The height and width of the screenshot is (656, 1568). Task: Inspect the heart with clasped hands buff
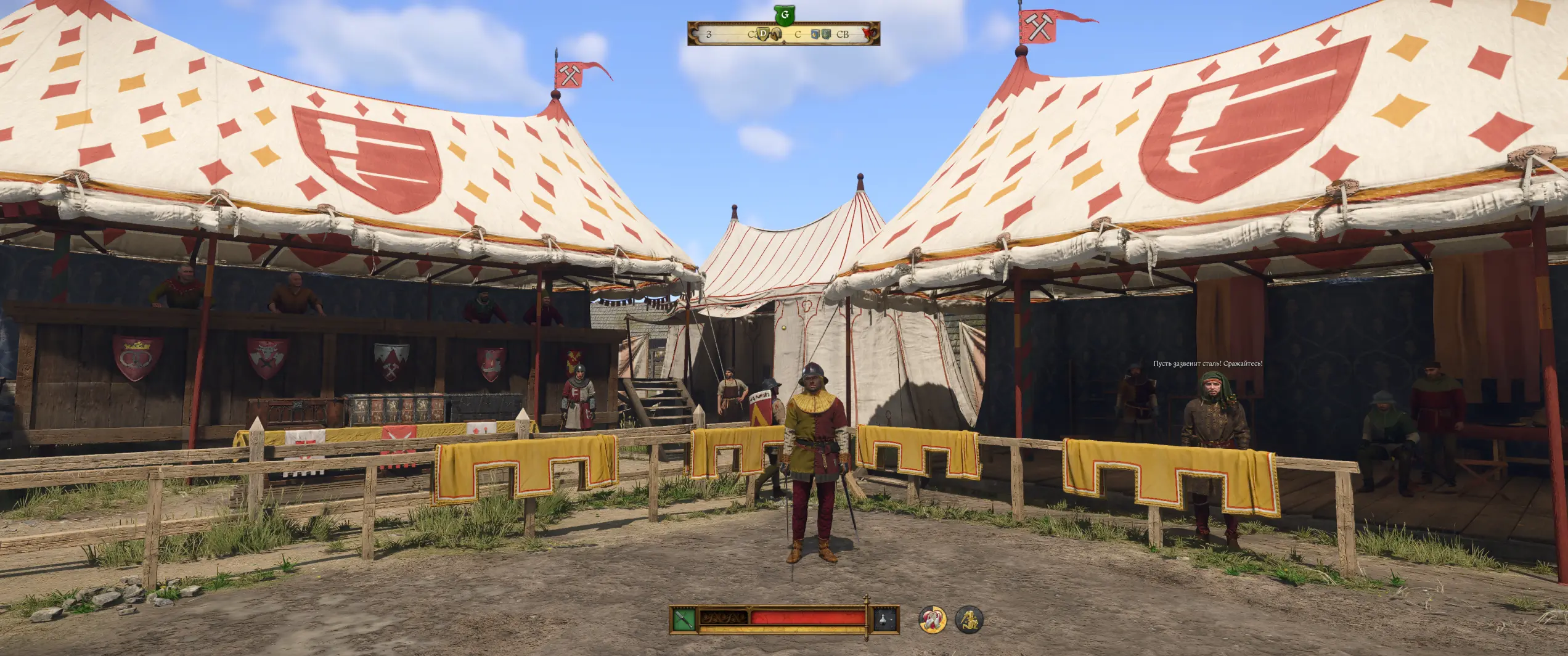click(x=933, y=620)
